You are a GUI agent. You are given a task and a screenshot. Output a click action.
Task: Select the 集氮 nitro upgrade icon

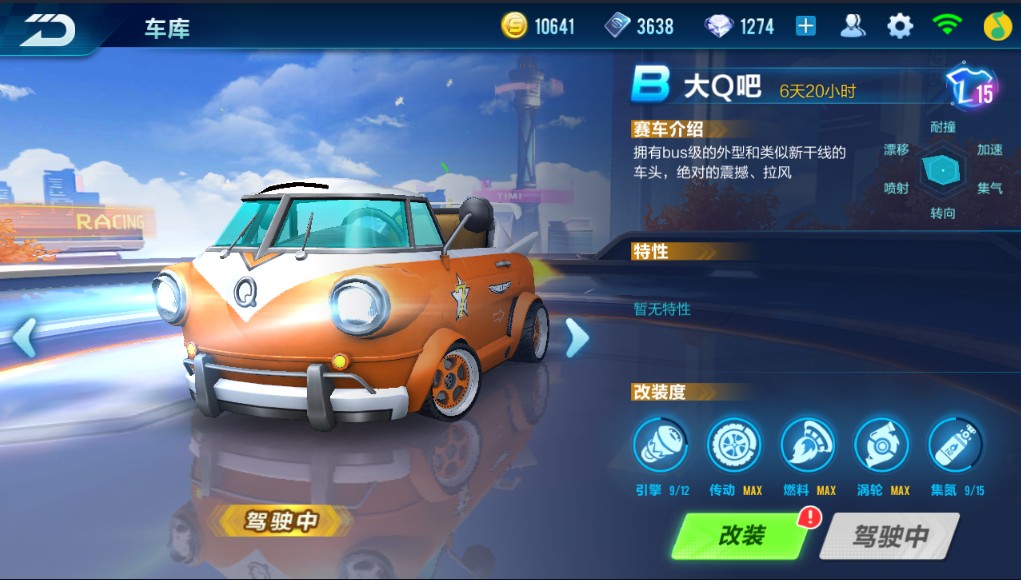click(956, 445)
